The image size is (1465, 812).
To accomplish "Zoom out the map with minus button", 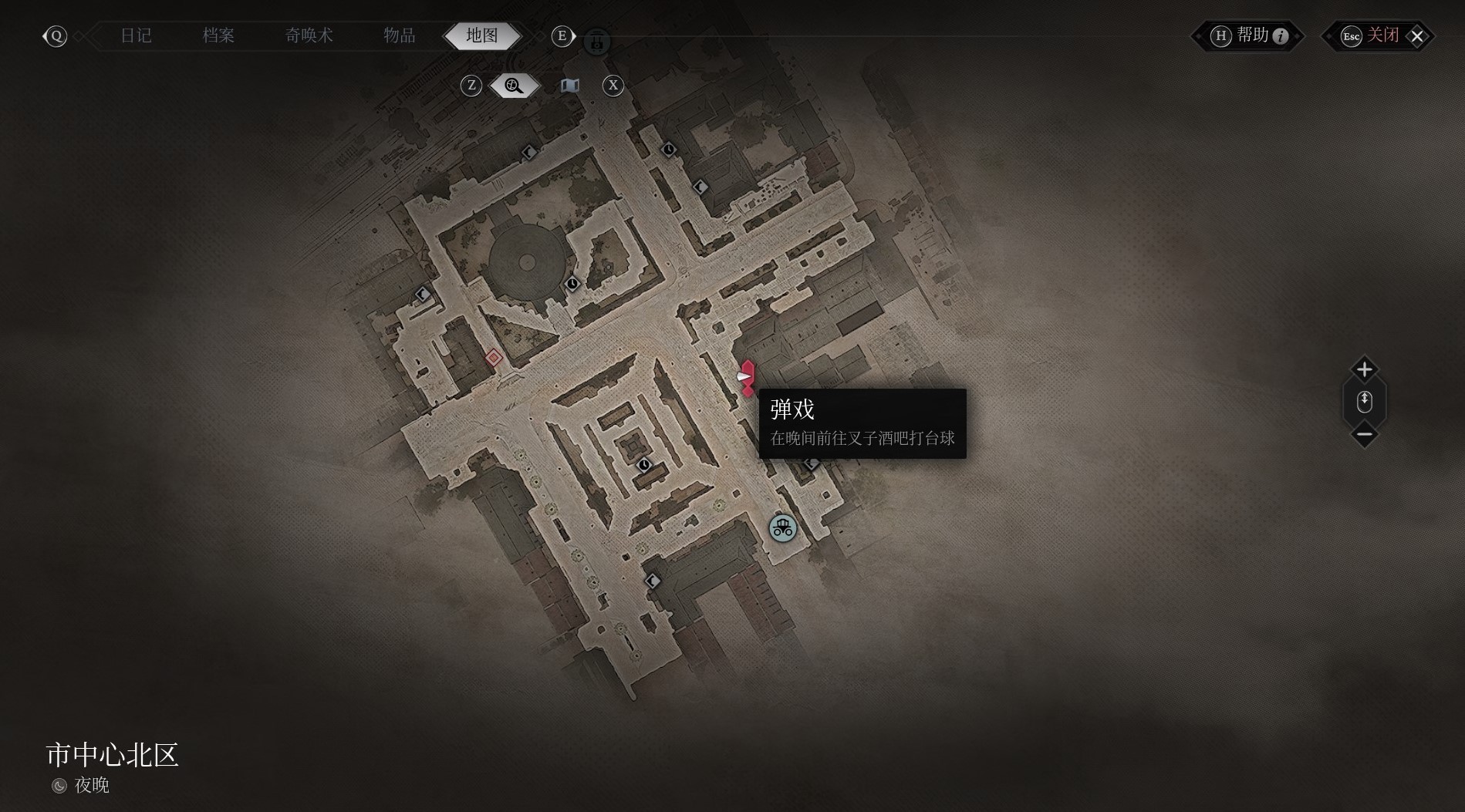I will 1364,435.
